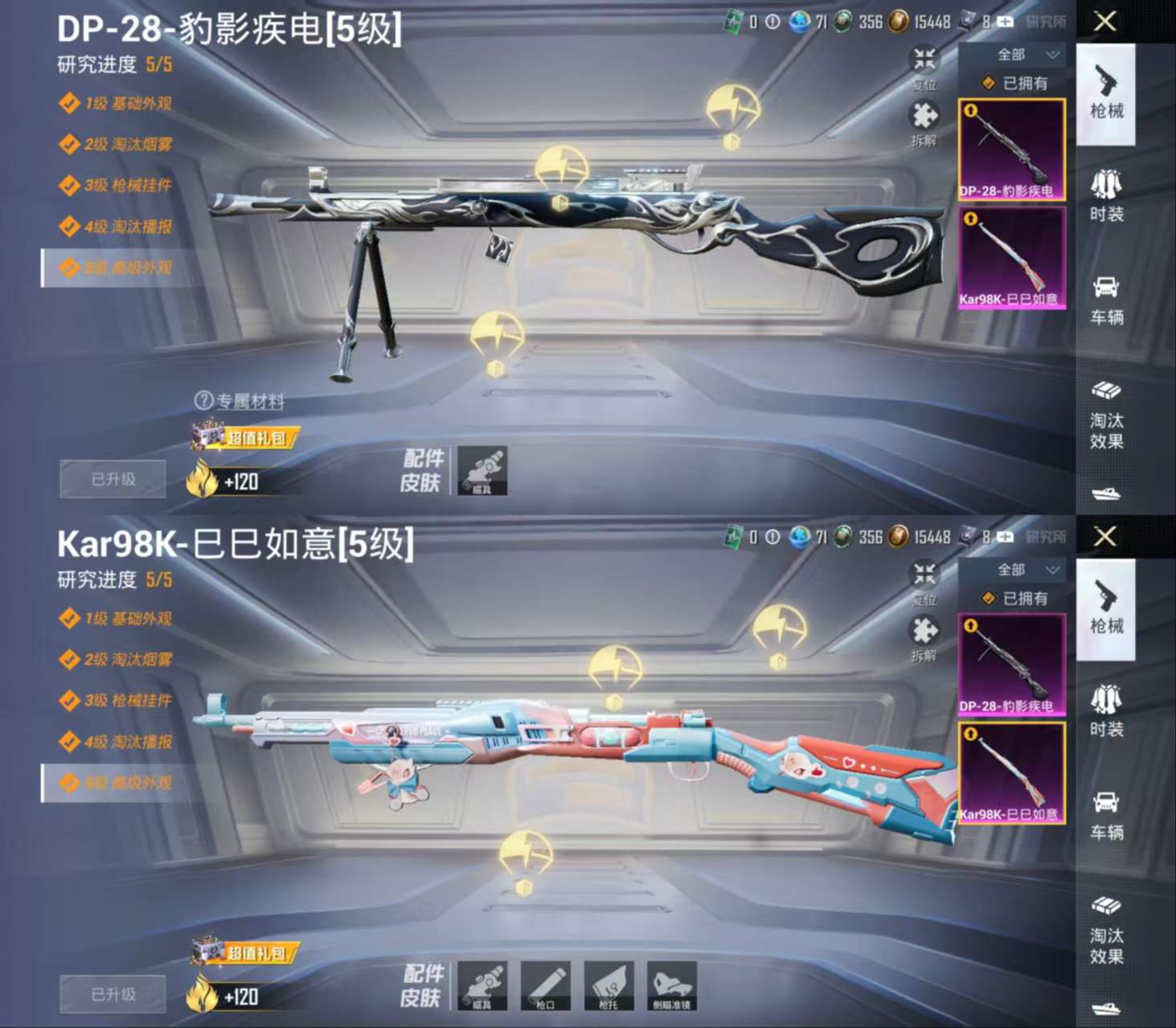Select the 侧瞄准镜 side scope skin icon
Viewport: 1176px width, 1028px height.
coord(674,986)
